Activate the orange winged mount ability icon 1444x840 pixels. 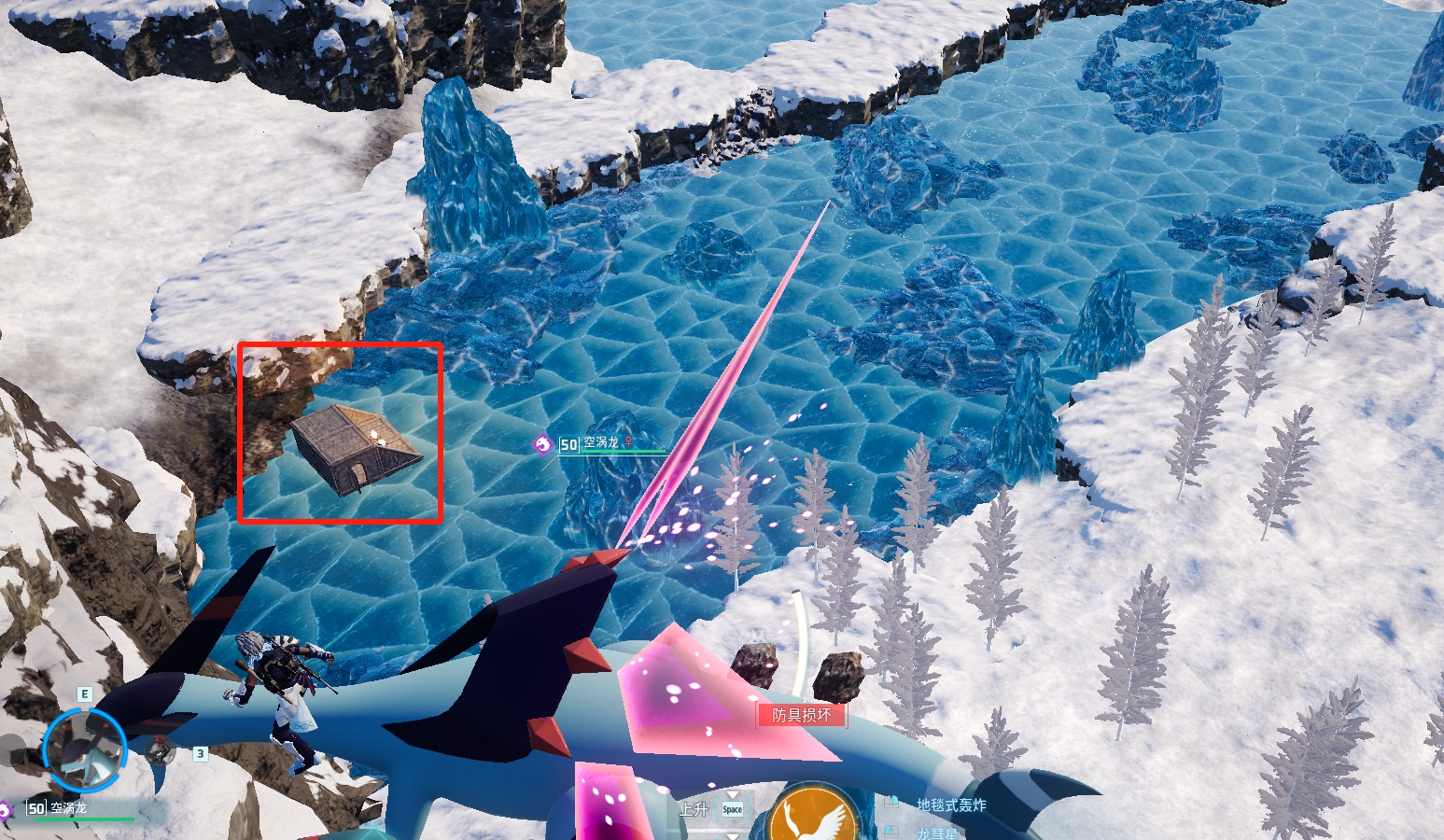[813, 819]
